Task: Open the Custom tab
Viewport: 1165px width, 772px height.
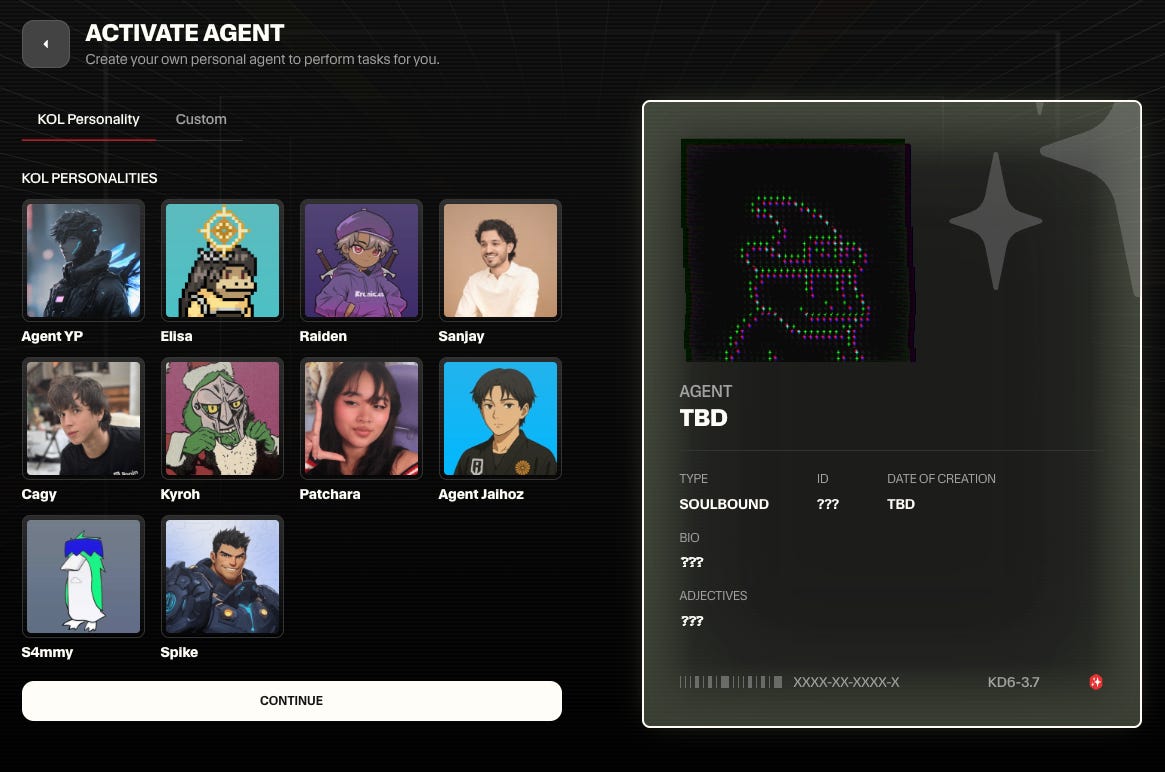Action: point(201,119)
